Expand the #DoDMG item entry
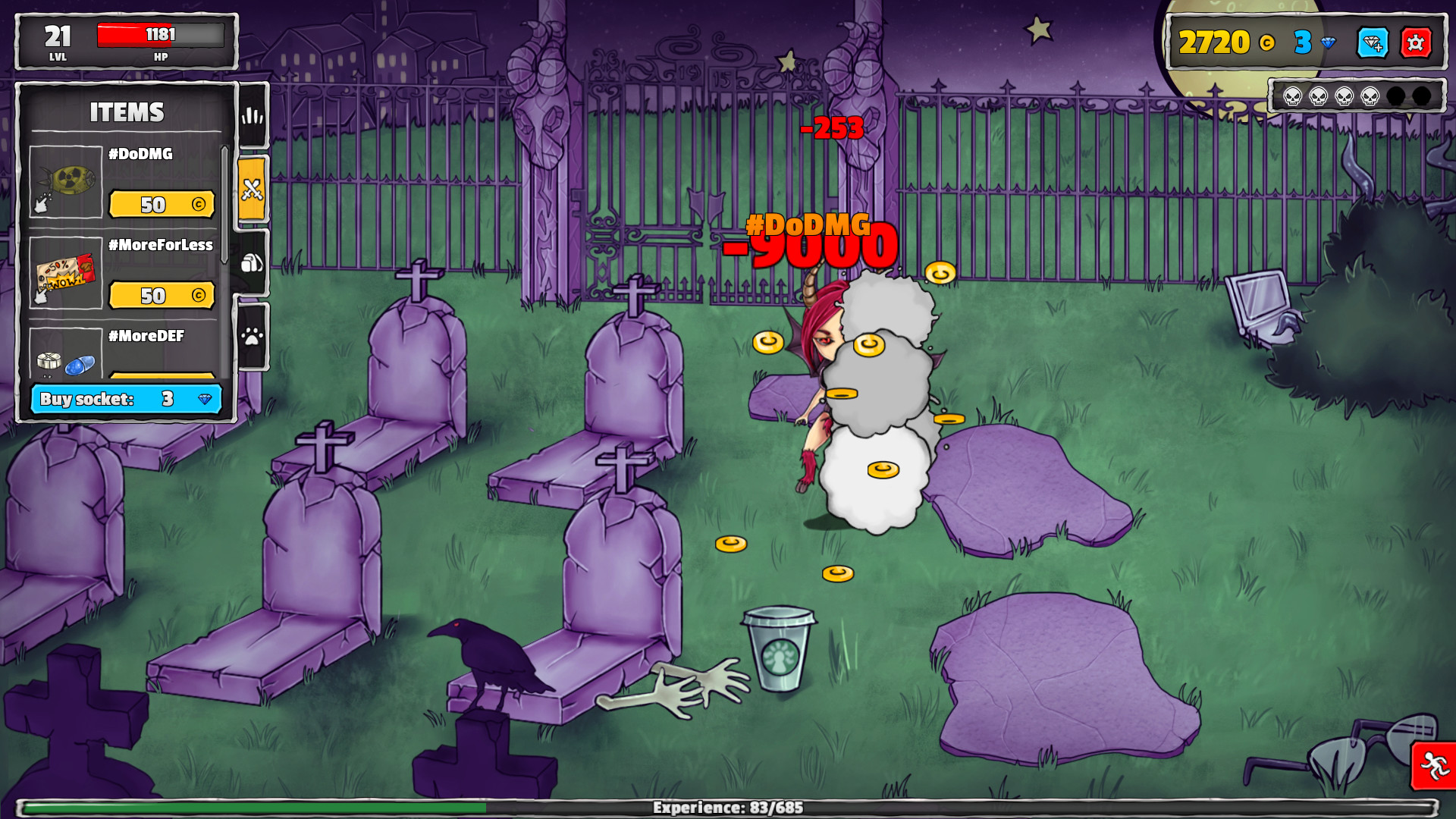Image resolution: width=1456 pixels, height=819 pixels. [x=140, y=154]
